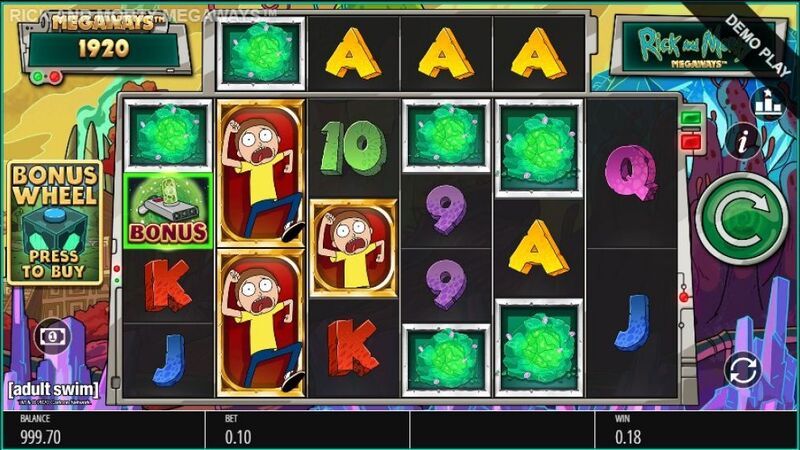Activate autoplay with the circular arrows button
Screen dimensions: 800x450
[x=742, y=370]
